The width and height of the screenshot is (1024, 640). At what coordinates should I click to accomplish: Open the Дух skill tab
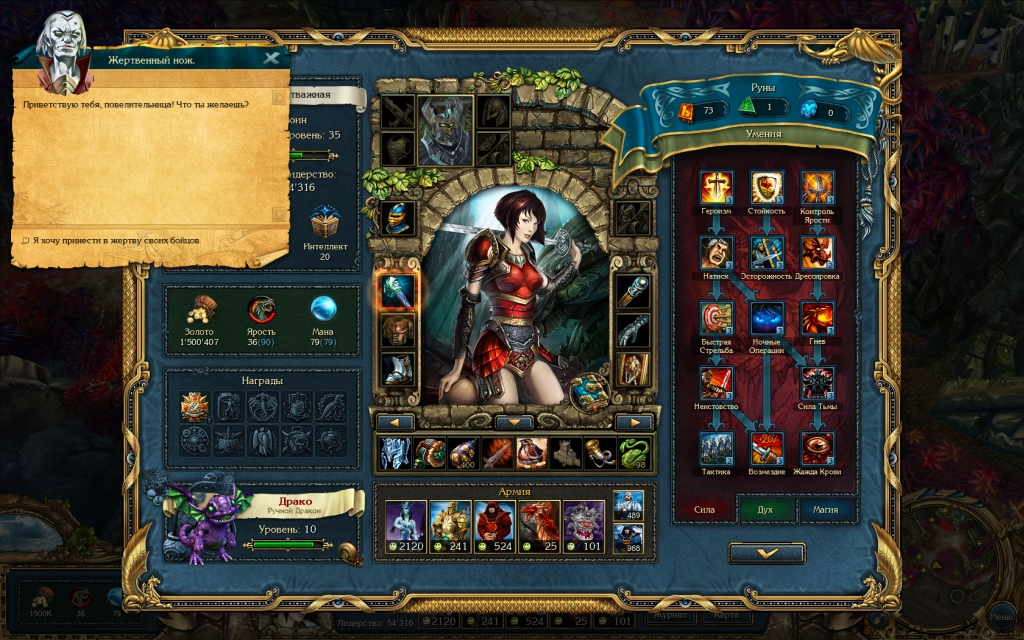[x=765, y=509]
